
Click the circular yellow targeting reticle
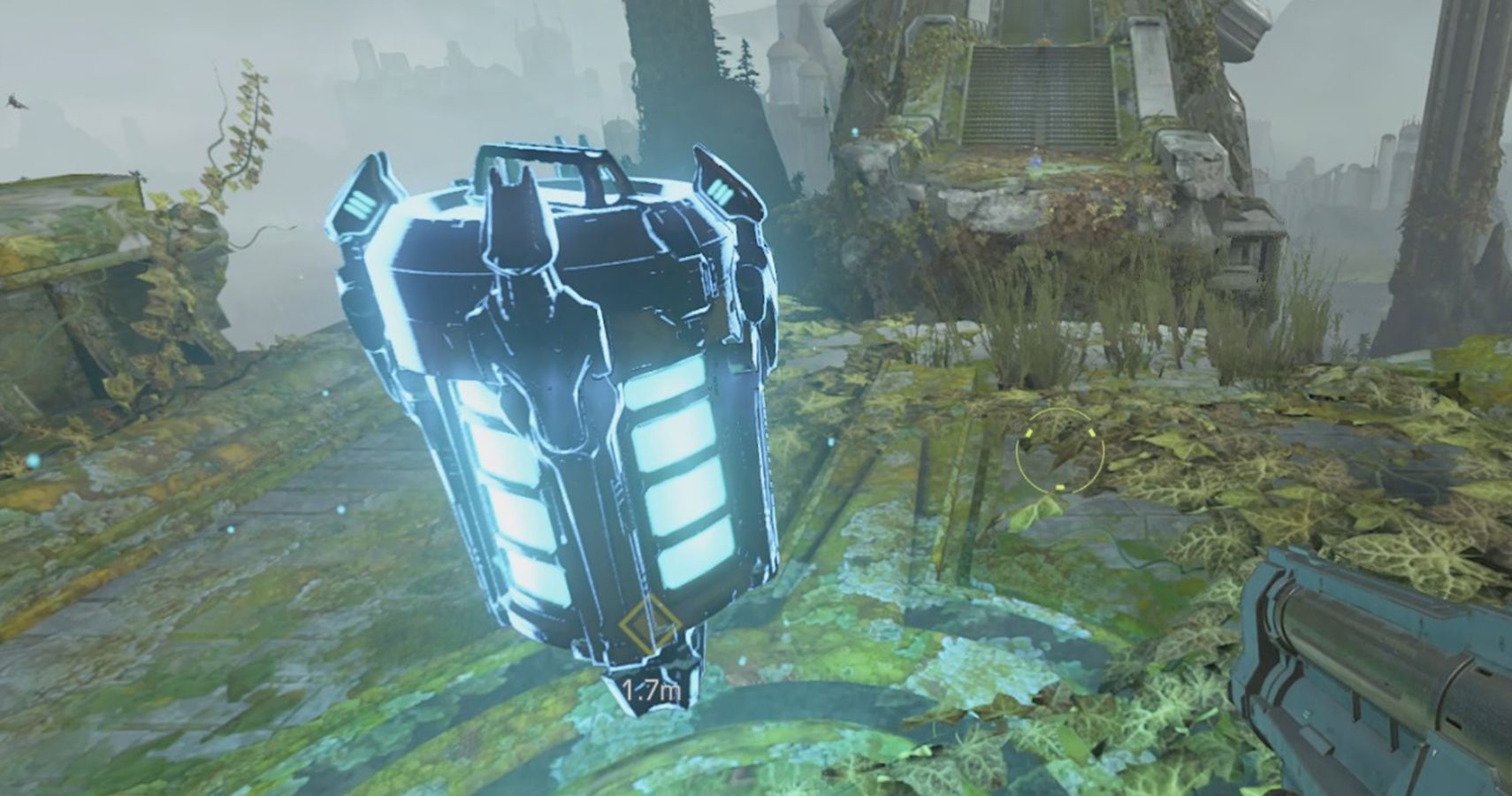pyautogui.click(x=1060, y=449)
